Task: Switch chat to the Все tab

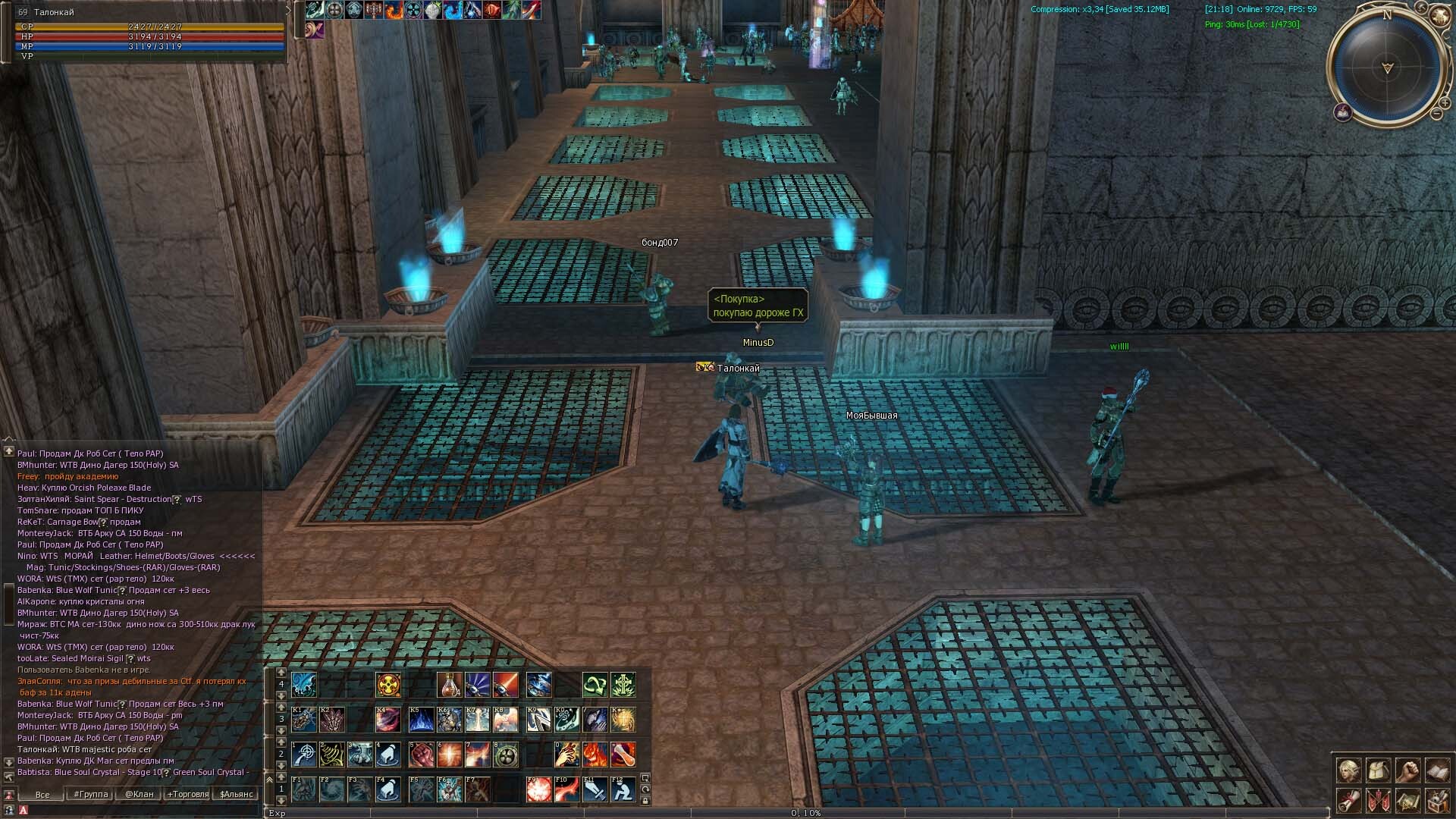Action: [x=42, y=794]
